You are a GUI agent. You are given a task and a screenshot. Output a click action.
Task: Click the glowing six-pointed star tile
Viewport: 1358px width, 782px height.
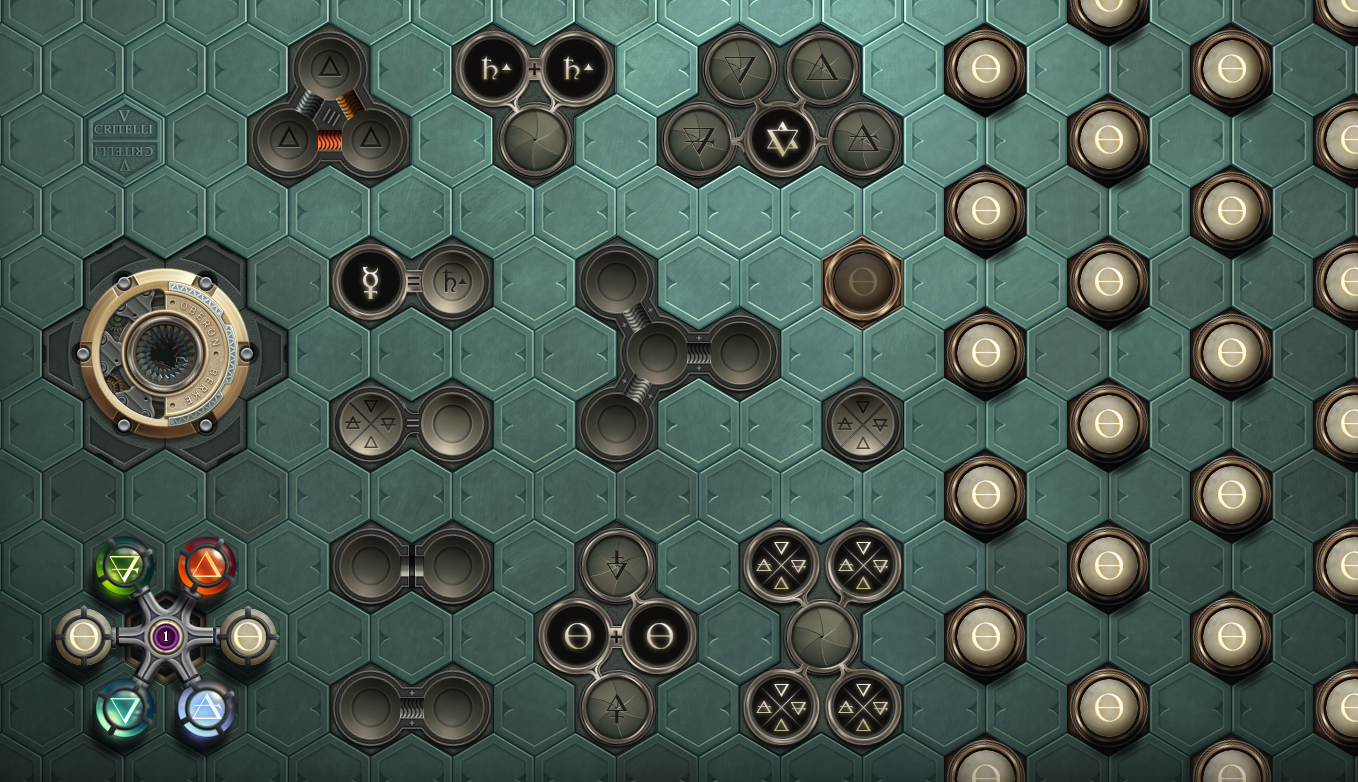pos(781,139)
